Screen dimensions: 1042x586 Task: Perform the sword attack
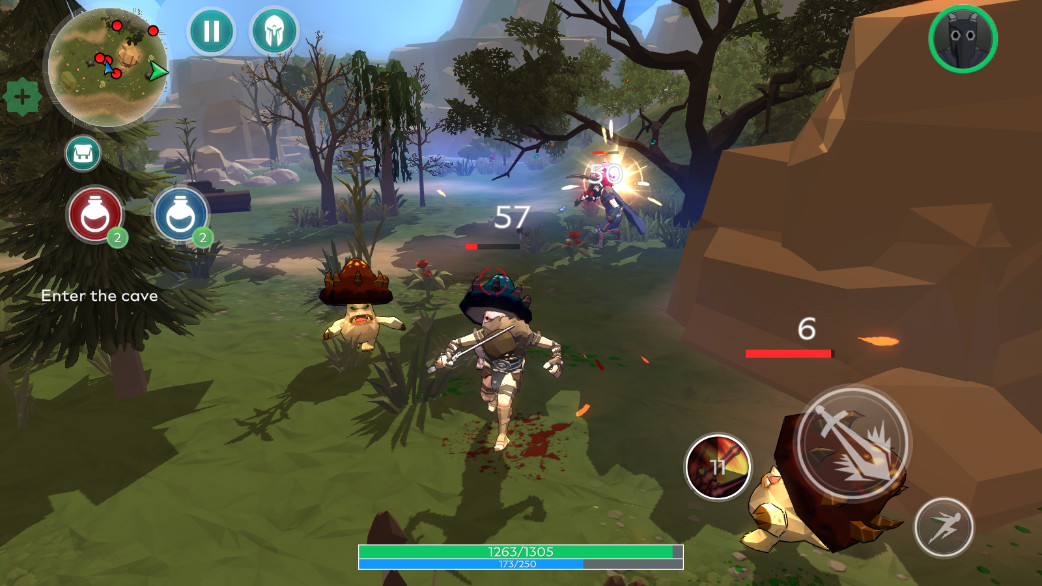[x=851, y=443]
